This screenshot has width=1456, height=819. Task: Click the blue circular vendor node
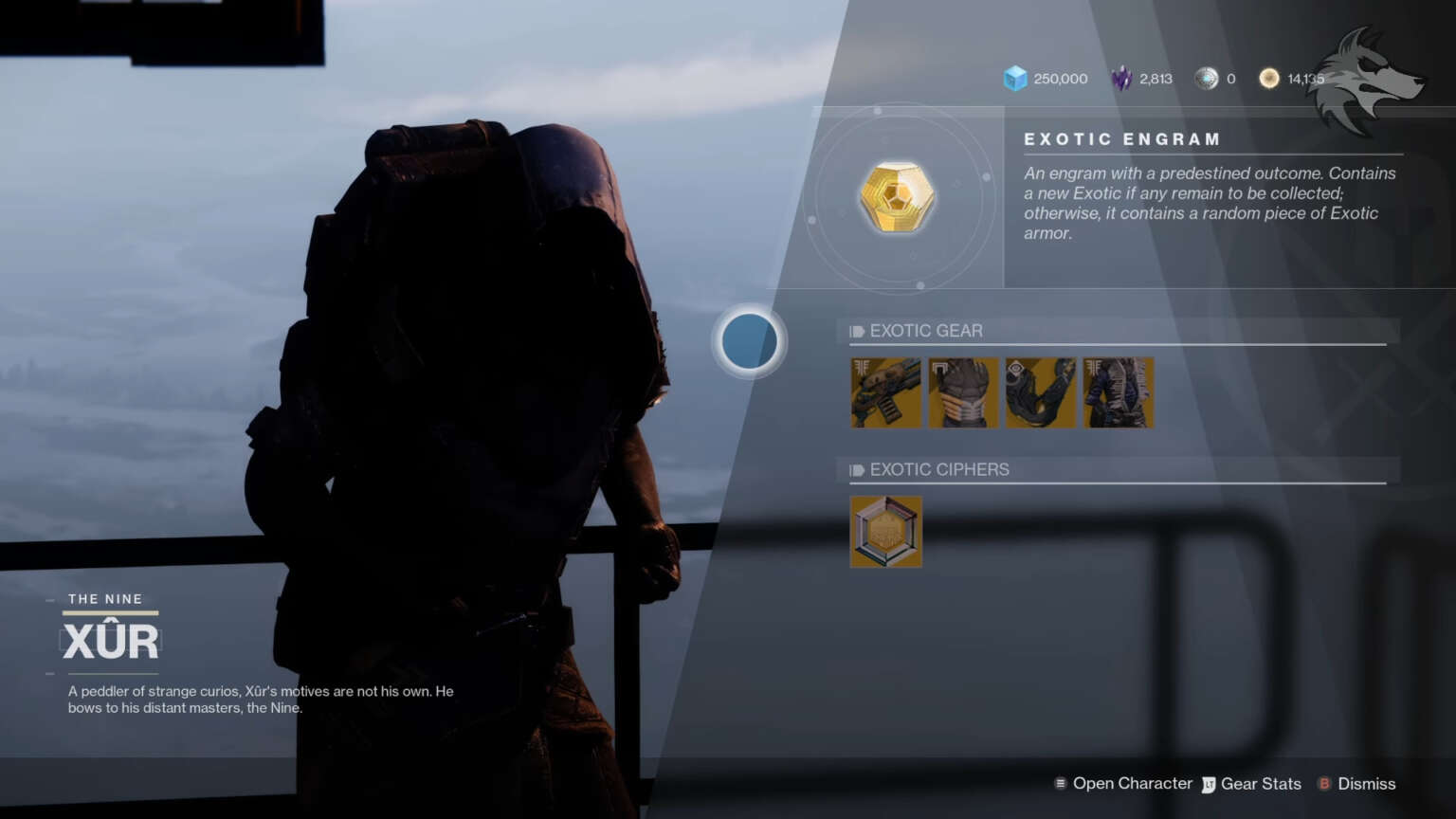pyautogui.click(x=749, y=341)
